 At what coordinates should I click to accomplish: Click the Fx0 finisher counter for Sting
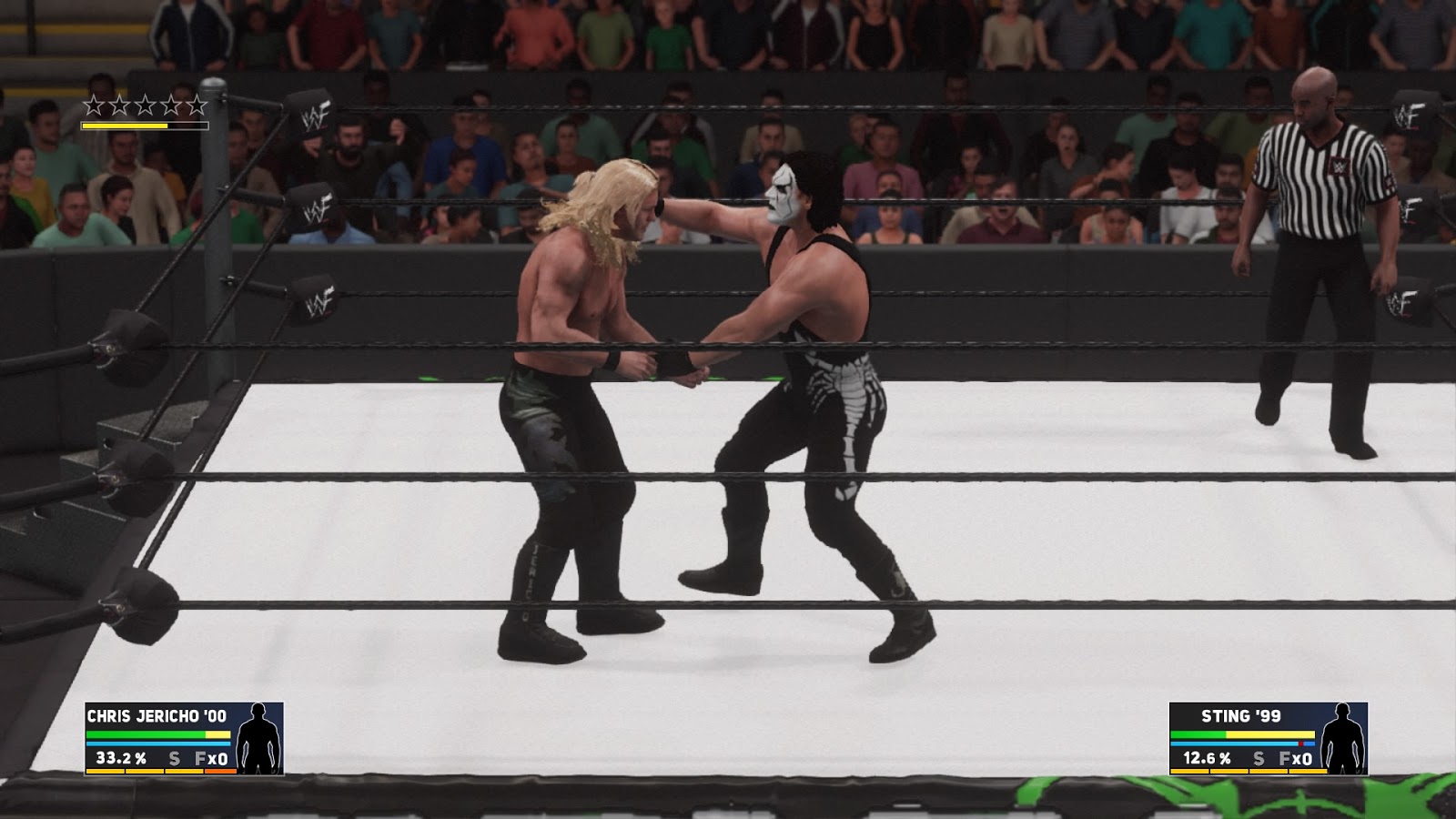pos(1296,758)
